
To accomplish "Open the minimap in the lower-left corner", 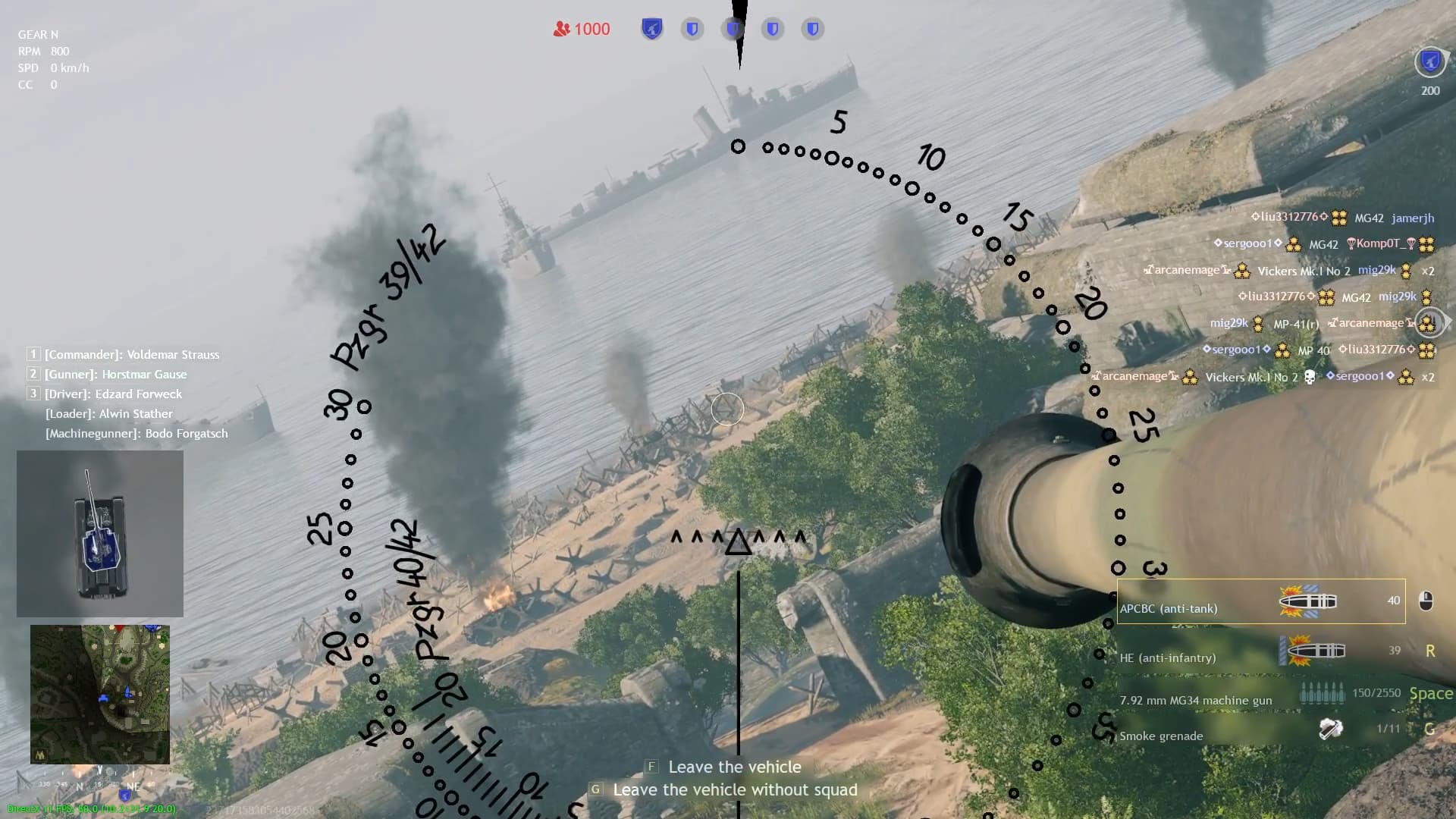I will [x=99, y=694].
